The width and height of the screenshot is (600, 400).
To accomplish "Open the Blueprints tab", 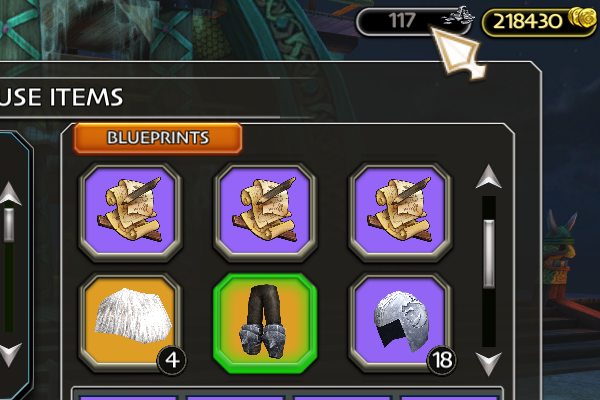I will 158,138.
